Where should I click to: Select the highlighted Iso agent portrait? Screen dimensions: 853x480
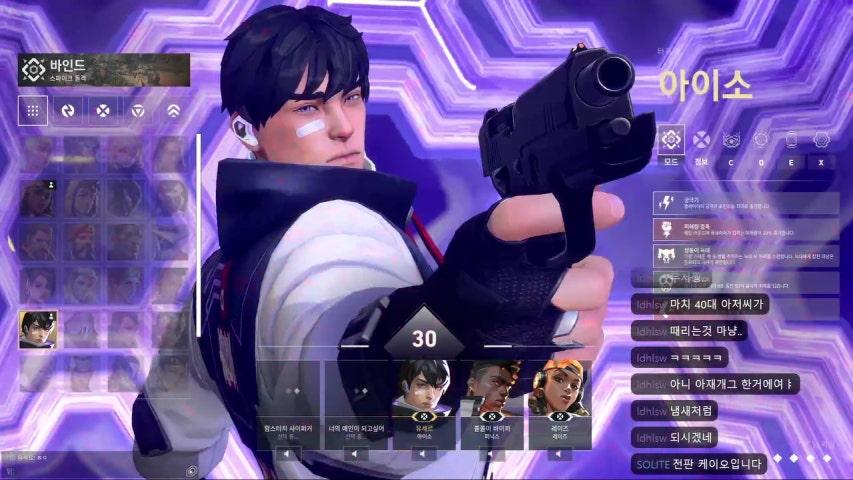point(38,329)
